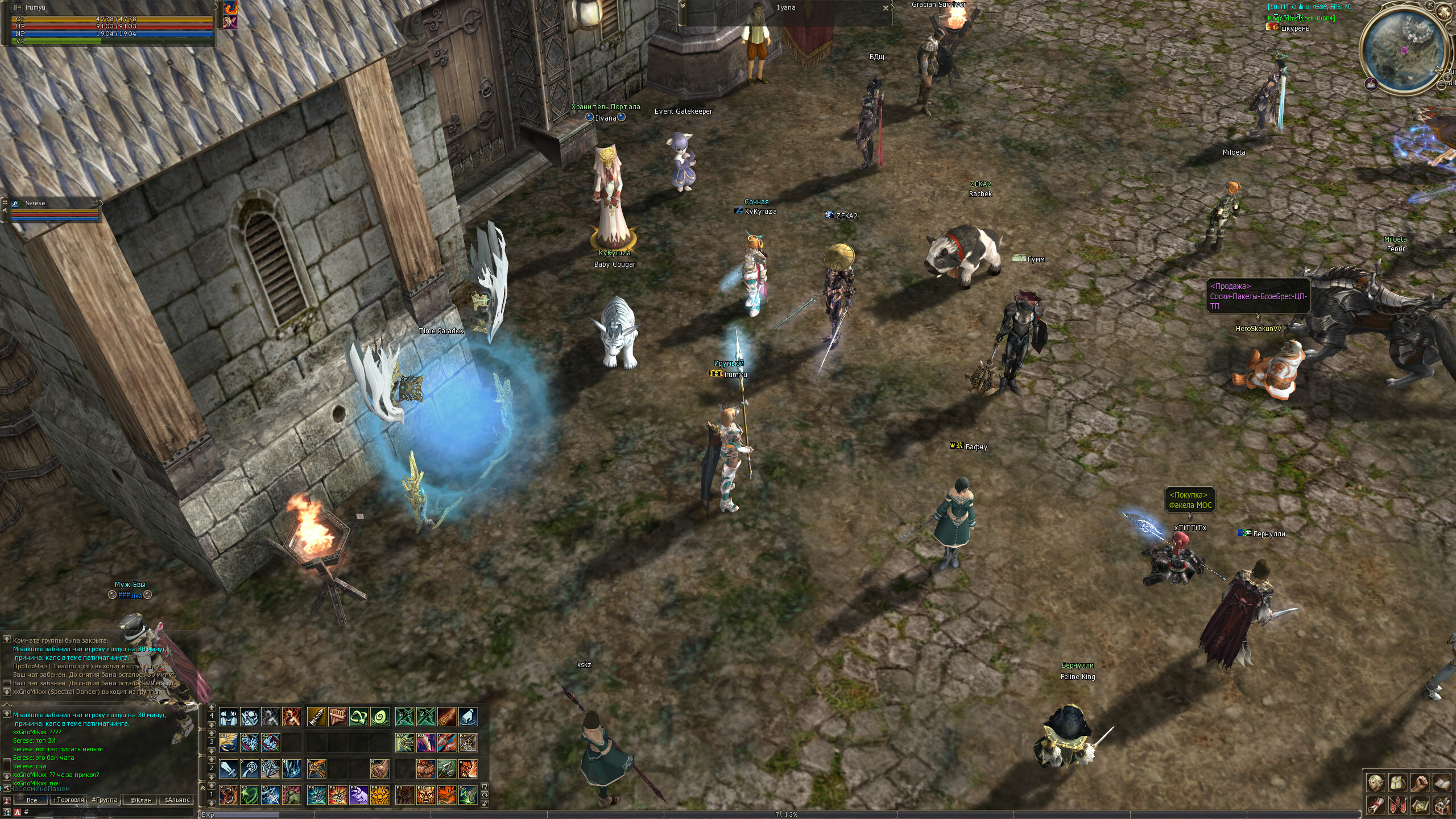This screenshot has height=819, width=1456.
Task: Open the skills open-book icon
Action: click(x=1442, y=783)
